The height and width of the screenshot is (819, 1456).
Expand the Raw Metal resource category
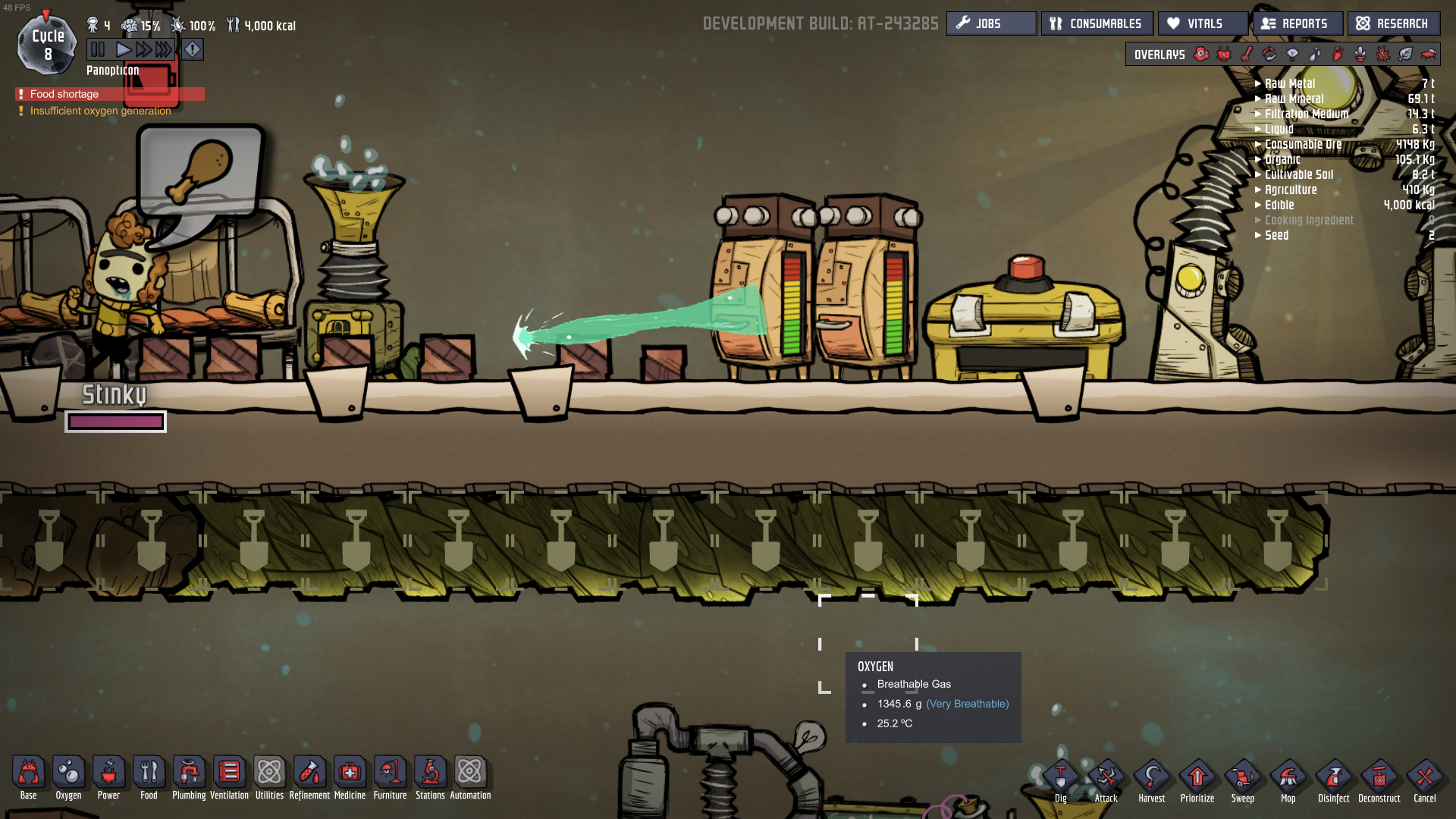[1289, 83]
